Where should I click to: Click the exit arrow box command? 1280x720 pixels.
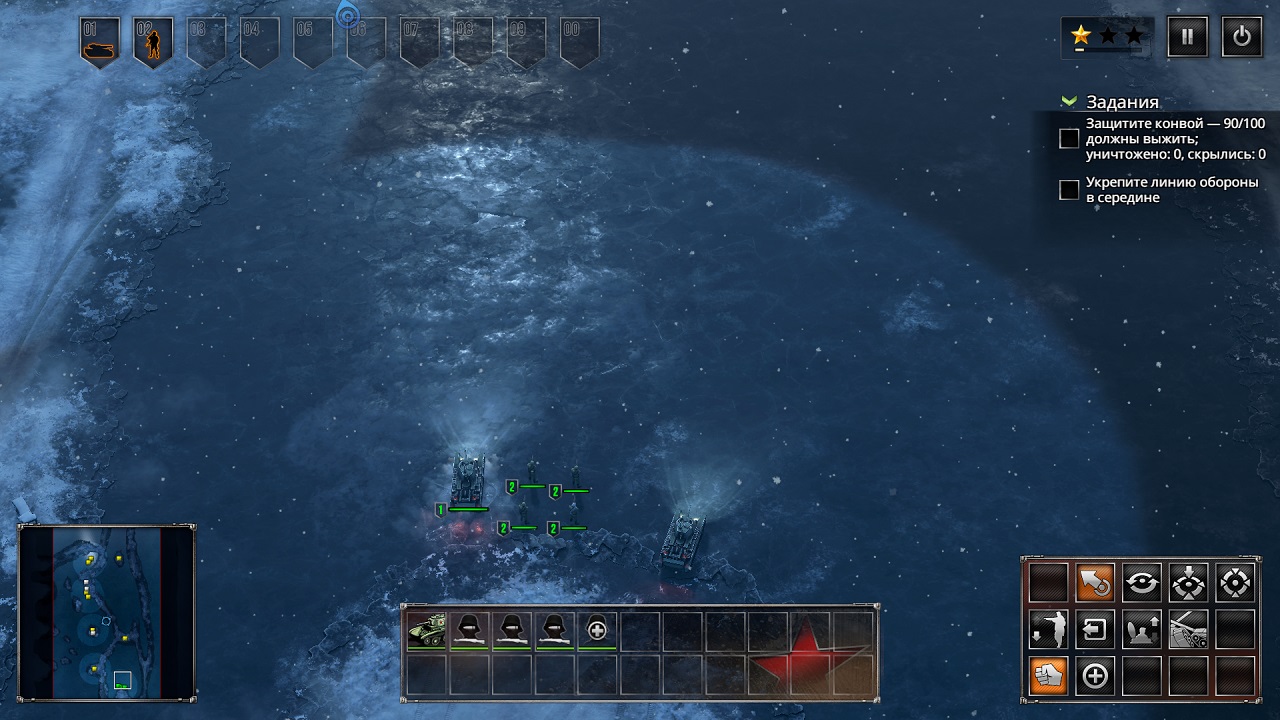click(1095, 629)
